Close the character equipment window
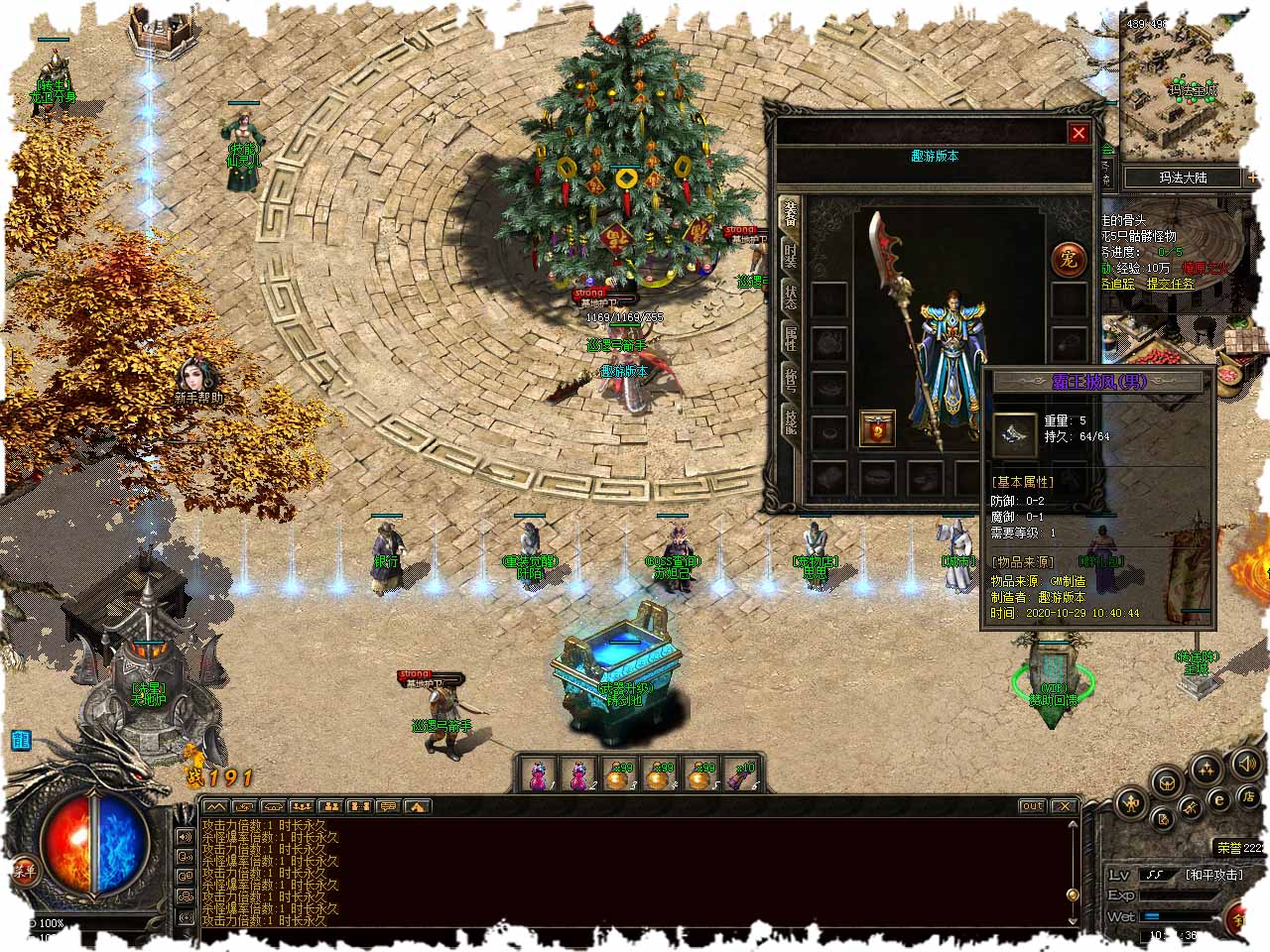This screenshot has height=952, width=1270. (1079, 133)
